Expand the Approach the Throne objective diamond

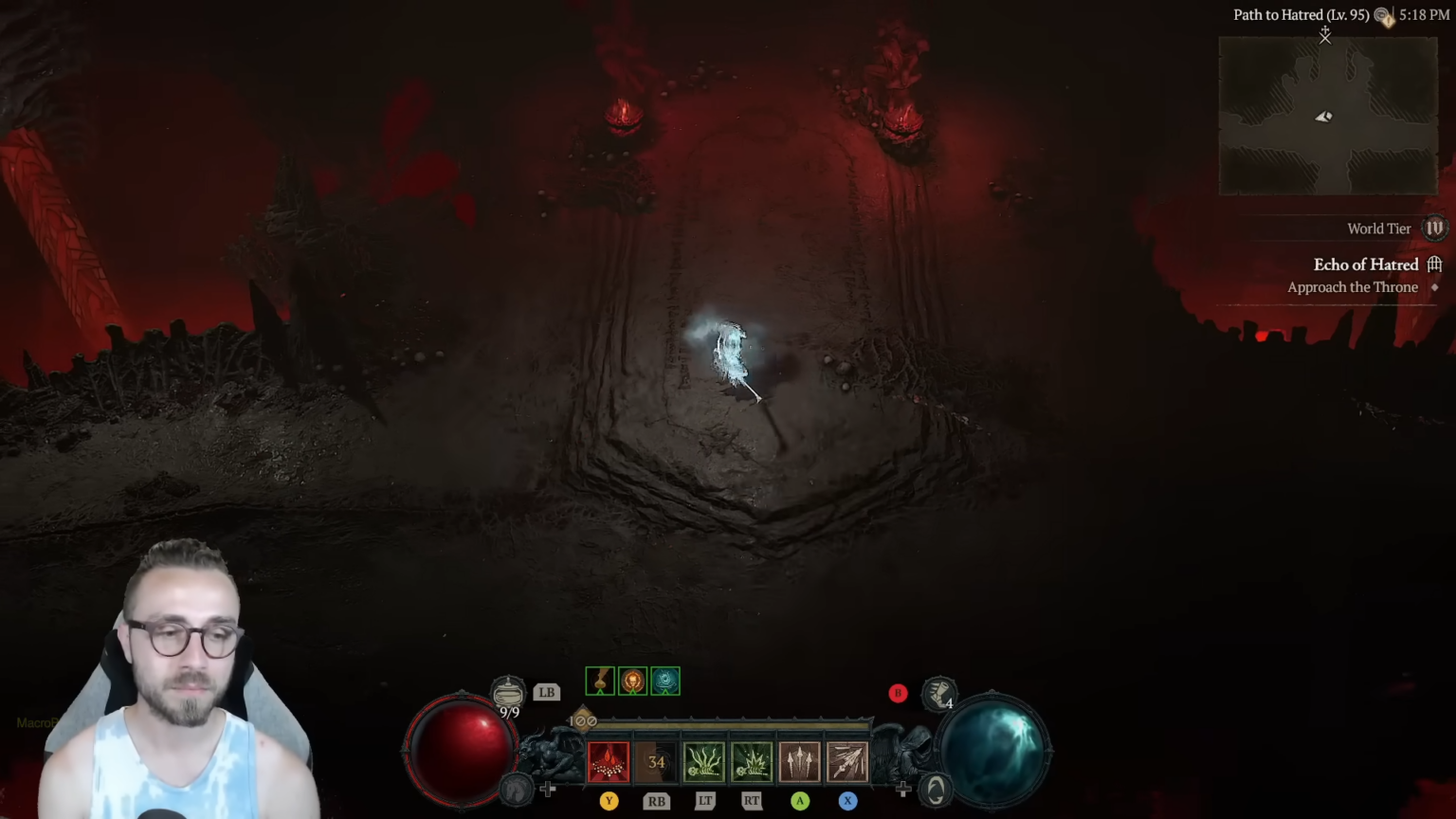click(x=1434, y=287)
